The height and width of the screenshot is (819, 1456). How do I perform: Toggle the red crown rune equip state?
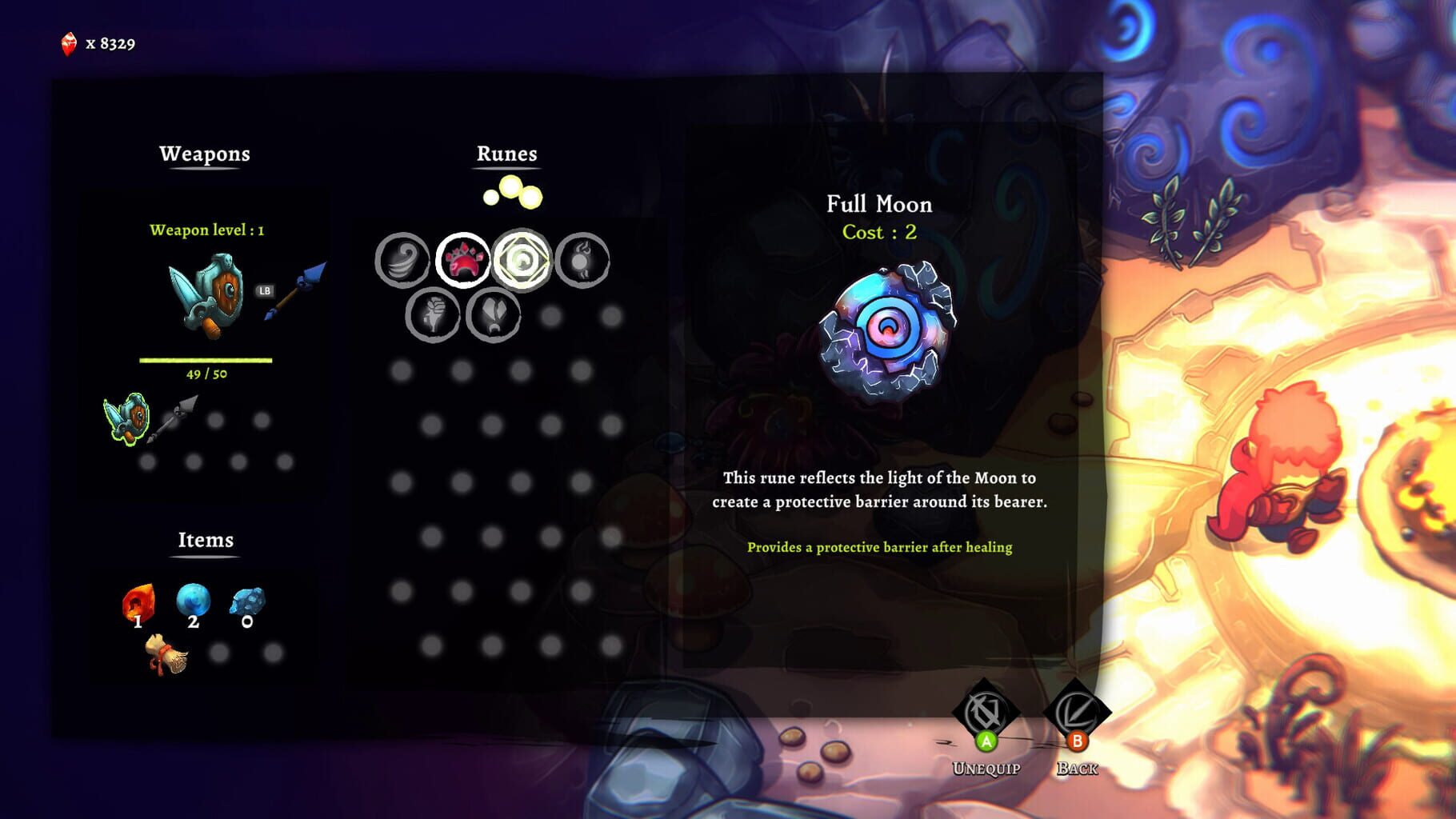point(462,260)
